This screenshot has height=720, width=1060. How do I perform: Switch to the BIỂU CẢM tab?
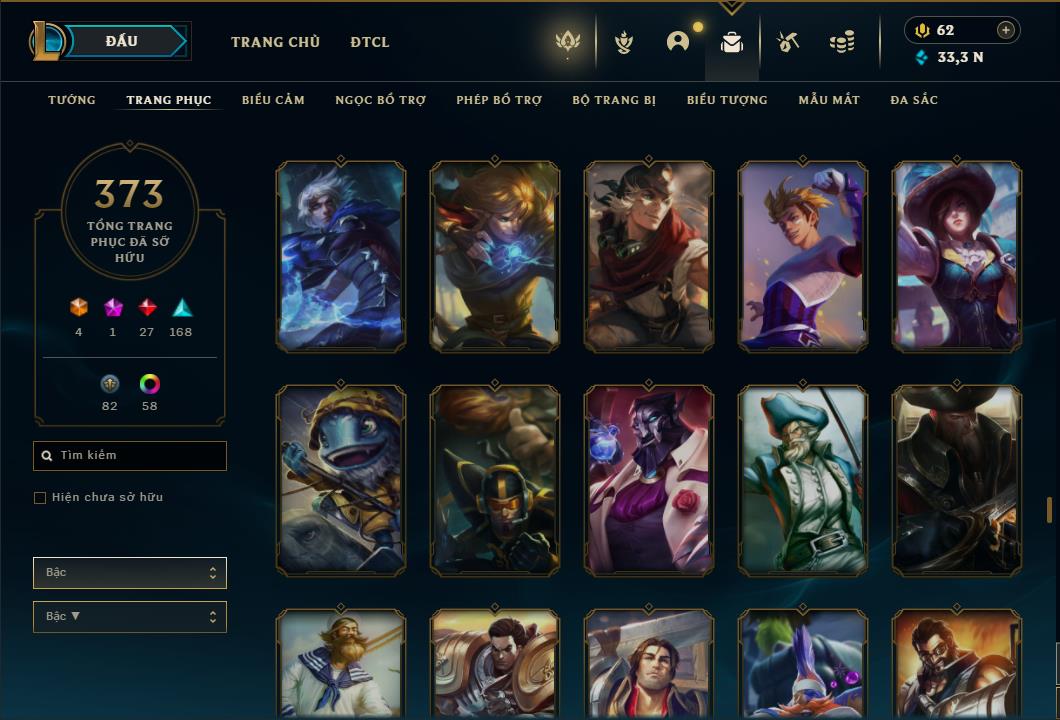click(x=273, y=100)
